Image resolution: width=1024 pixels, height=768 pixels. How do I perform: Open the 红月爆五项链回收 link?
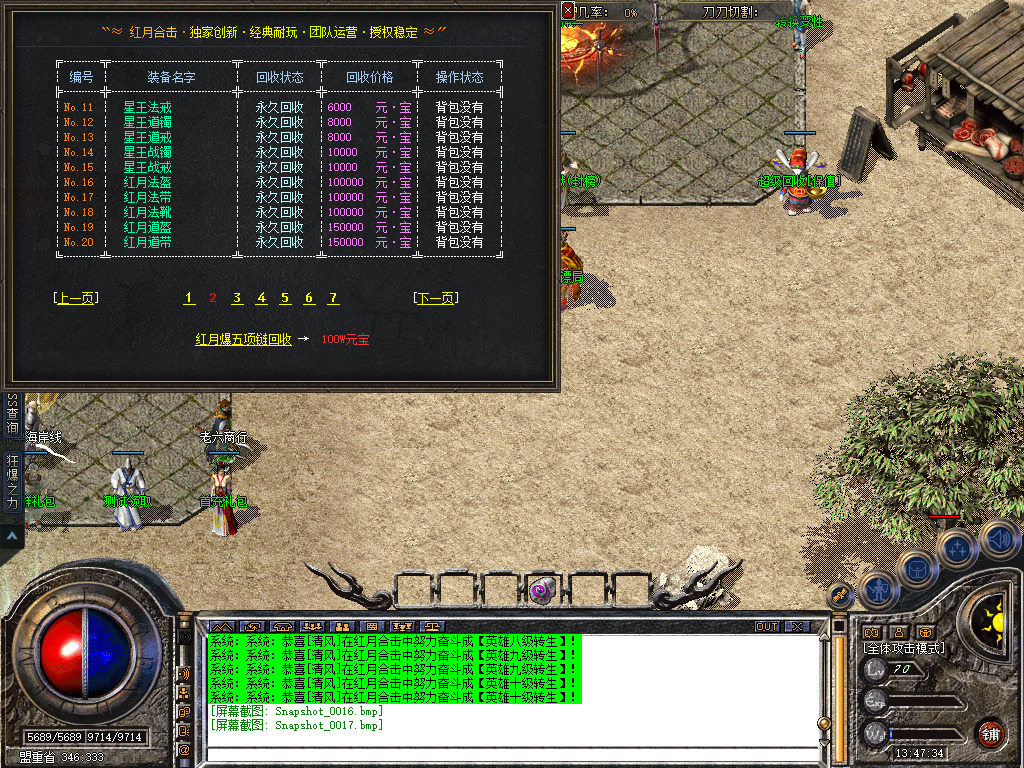click(243, 340)
